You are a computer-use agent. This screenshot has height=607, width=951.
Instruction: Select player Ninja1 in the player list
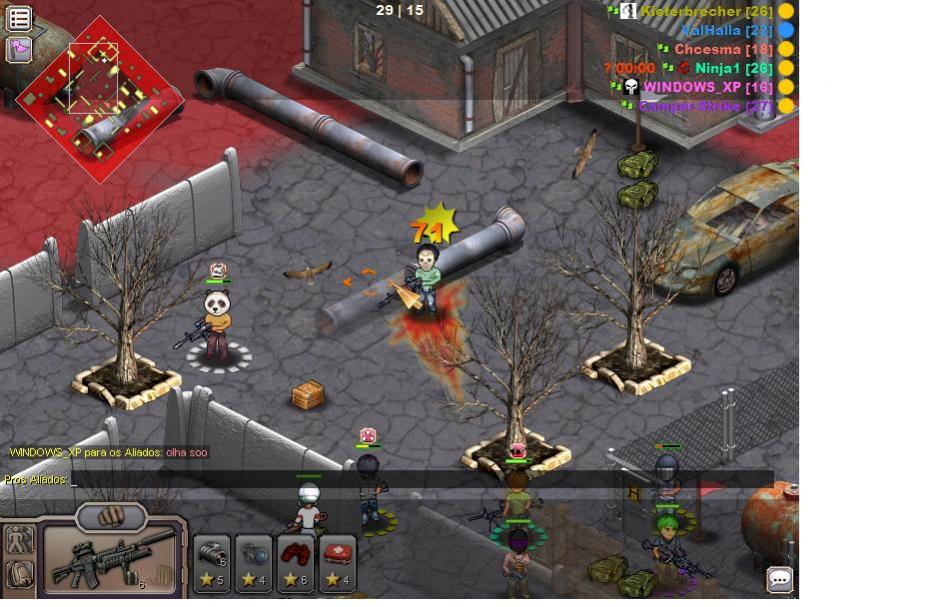(x=733, y=68)
